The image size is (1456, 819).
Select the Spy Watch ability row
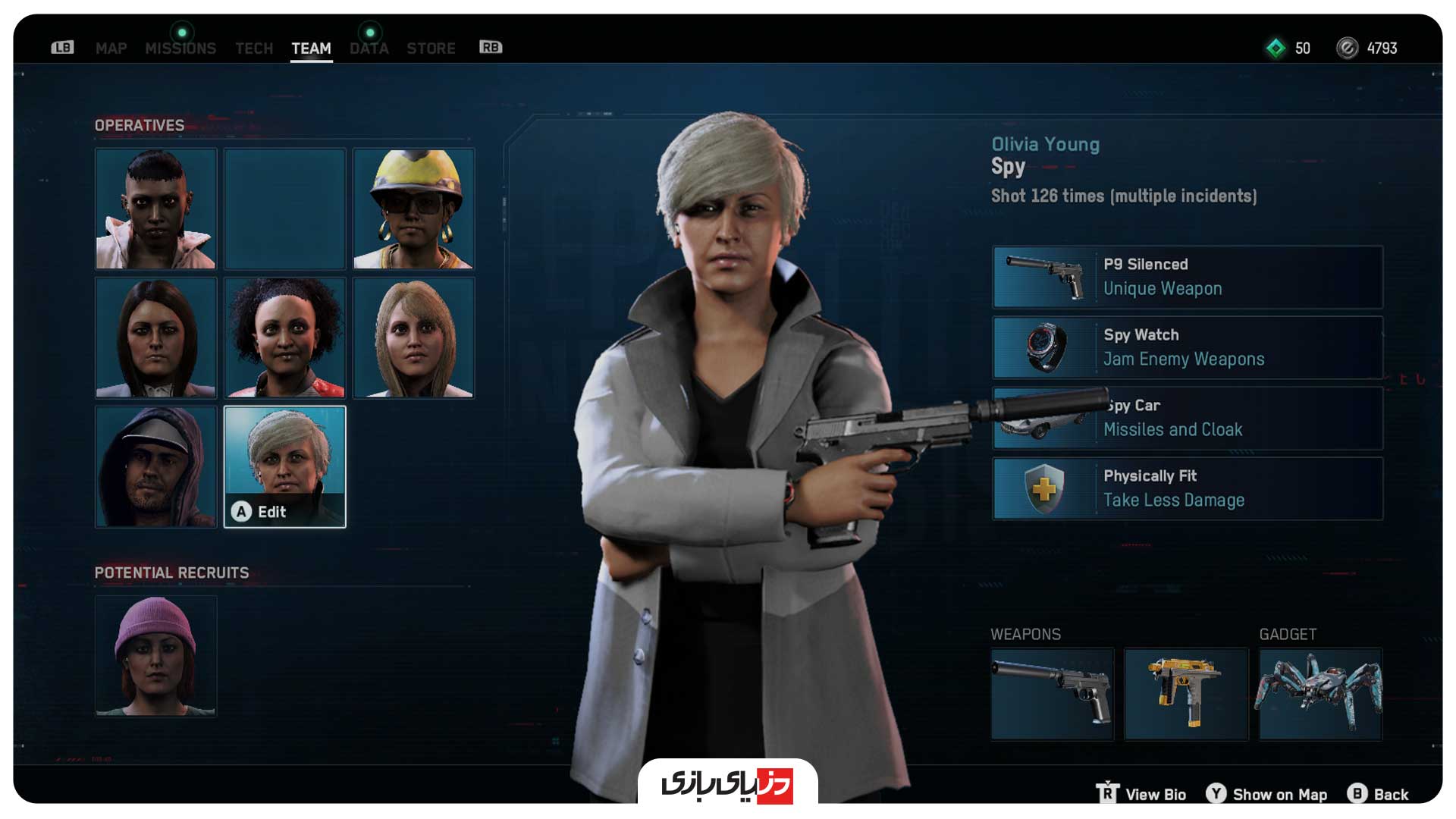[1188, 347]
